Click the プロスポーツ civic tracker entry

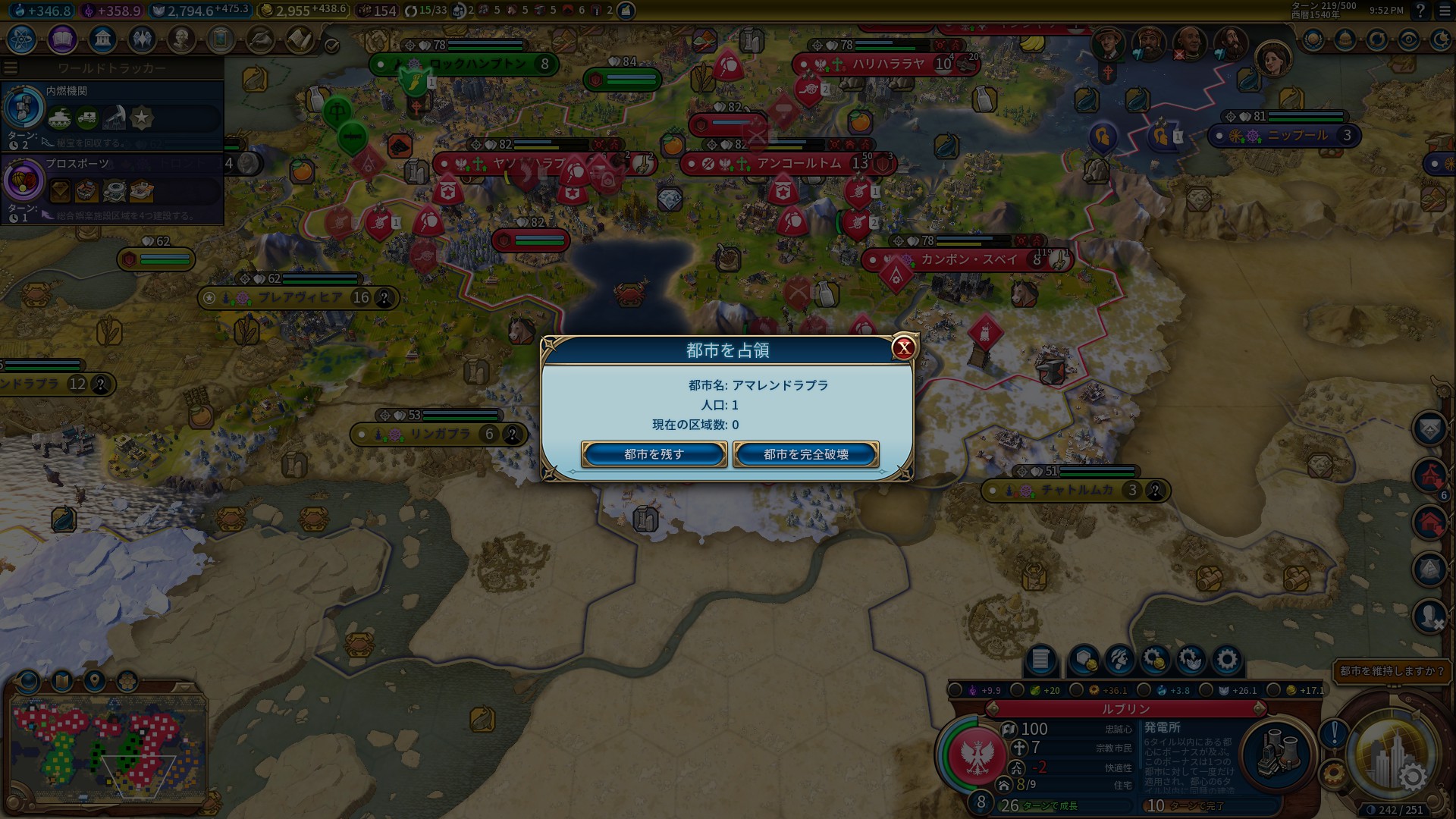point(112,190)
